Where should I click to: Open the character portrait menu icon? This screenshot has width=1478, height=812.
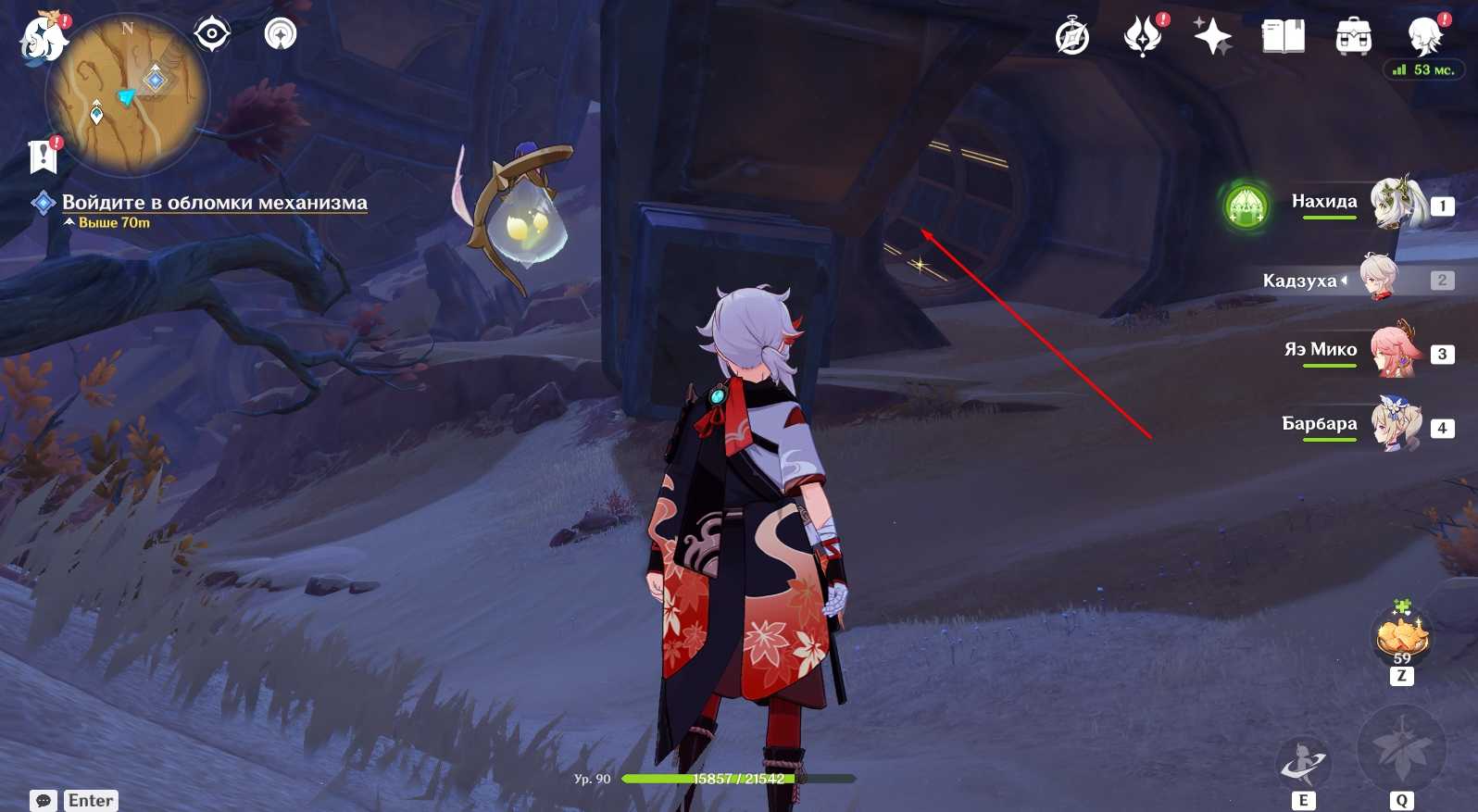[x=1424, y=37]
